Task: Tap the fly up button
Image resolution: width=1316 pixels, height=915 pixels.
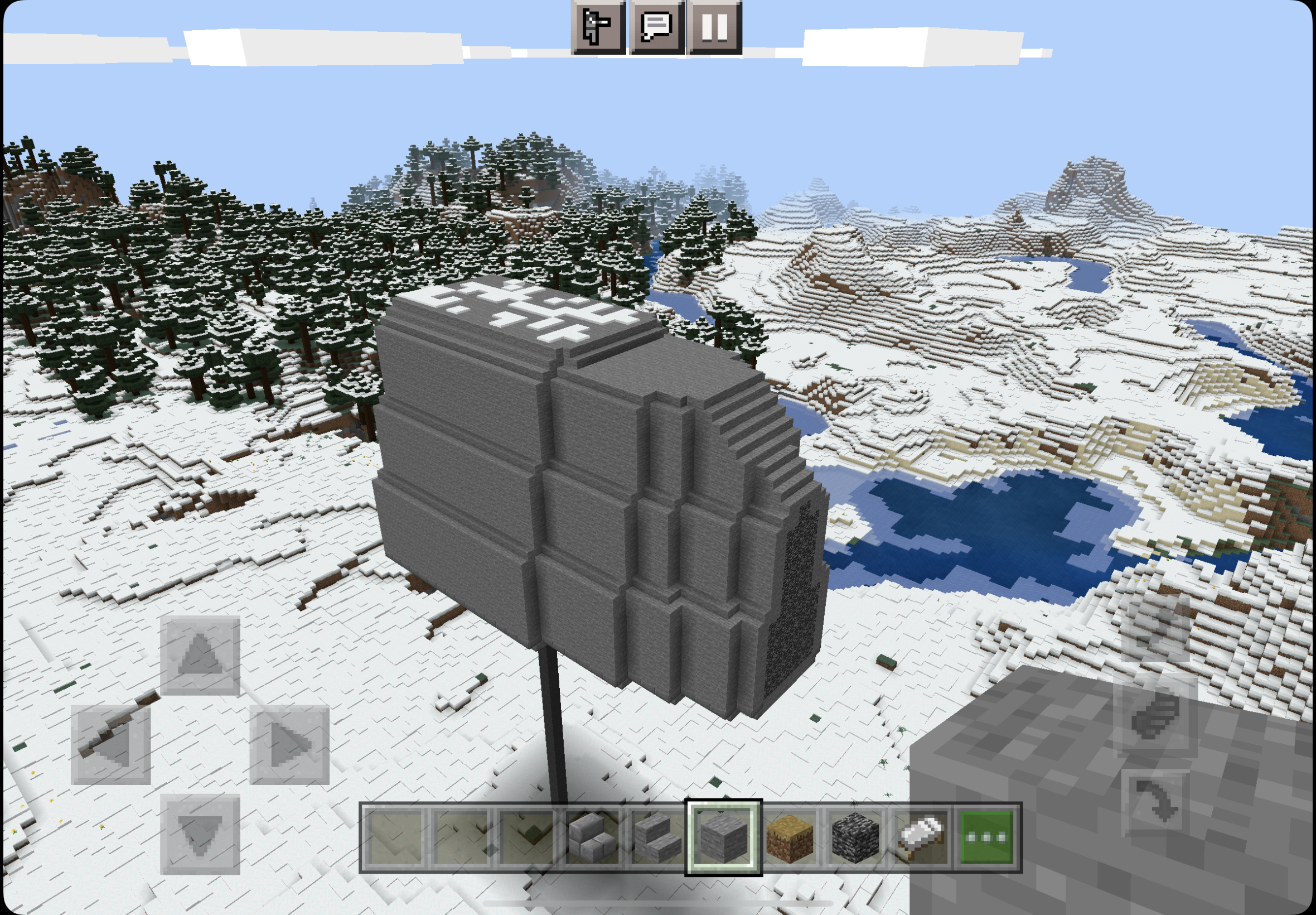Action: click(x=1155, y=628)
